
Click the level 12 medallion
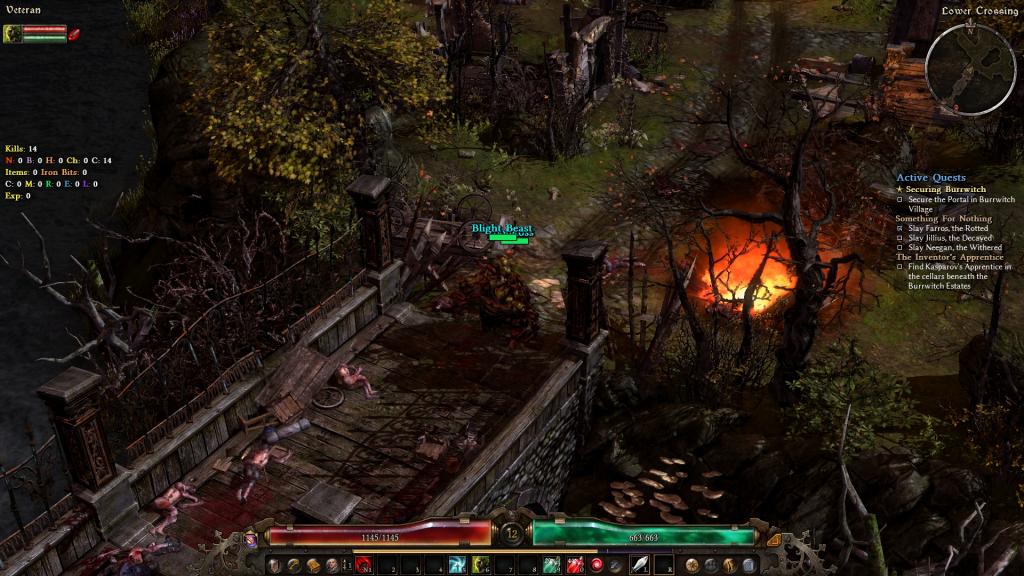tap(512, 534)
